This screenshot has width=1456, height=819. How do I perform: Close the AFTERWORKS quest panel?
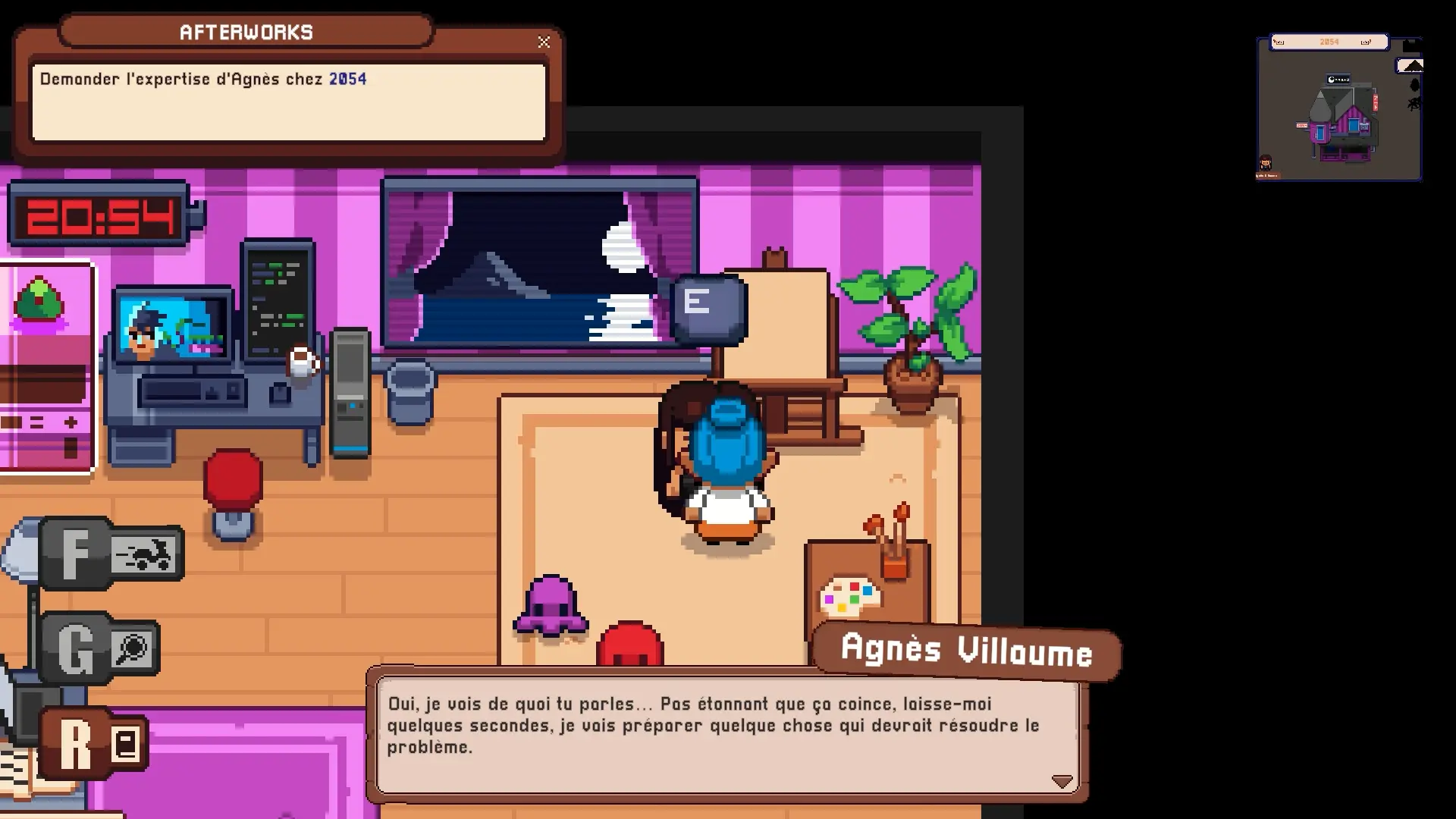[x=544, y=42]
